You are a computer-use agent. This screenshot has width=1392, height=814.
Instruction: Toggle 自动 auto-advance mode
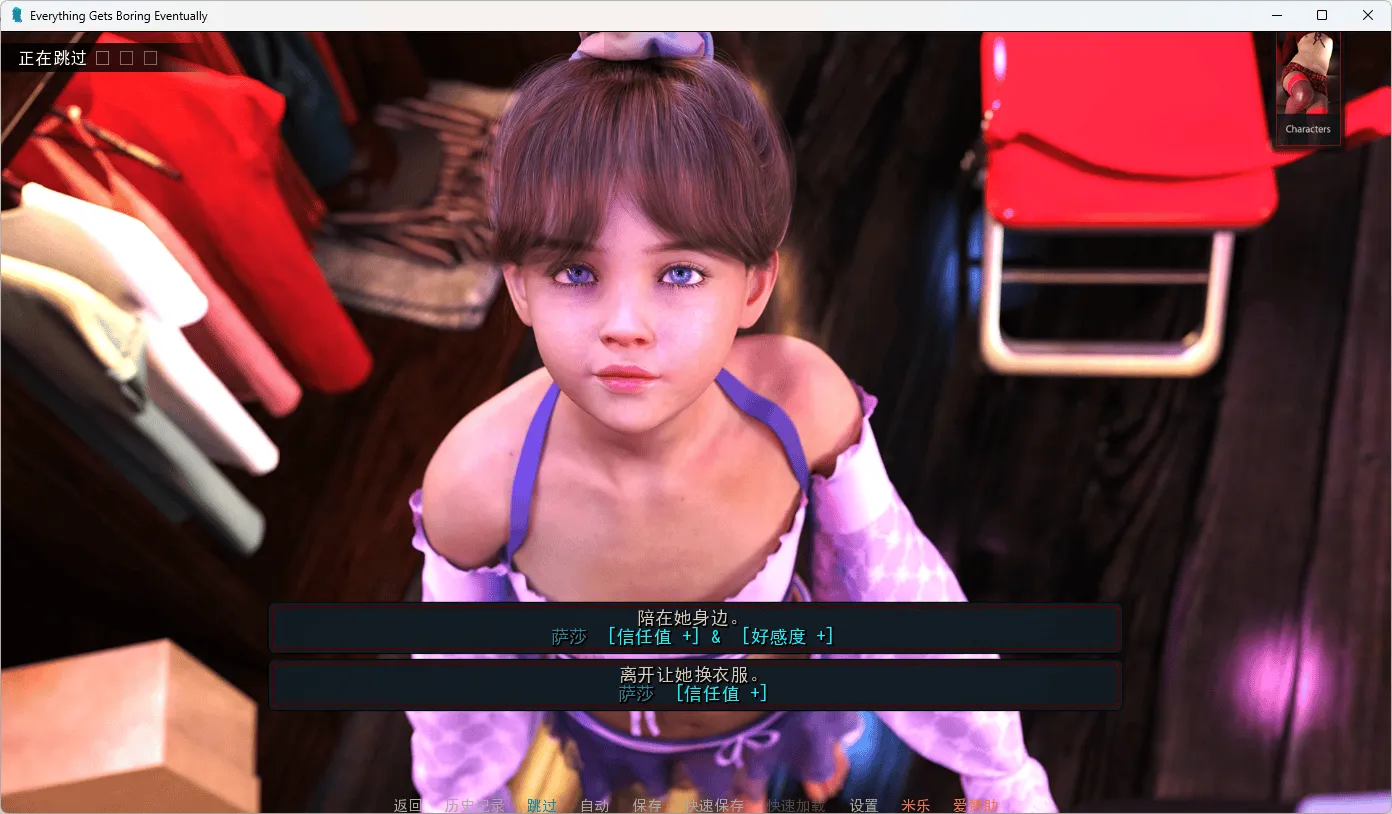pos(594,804)
